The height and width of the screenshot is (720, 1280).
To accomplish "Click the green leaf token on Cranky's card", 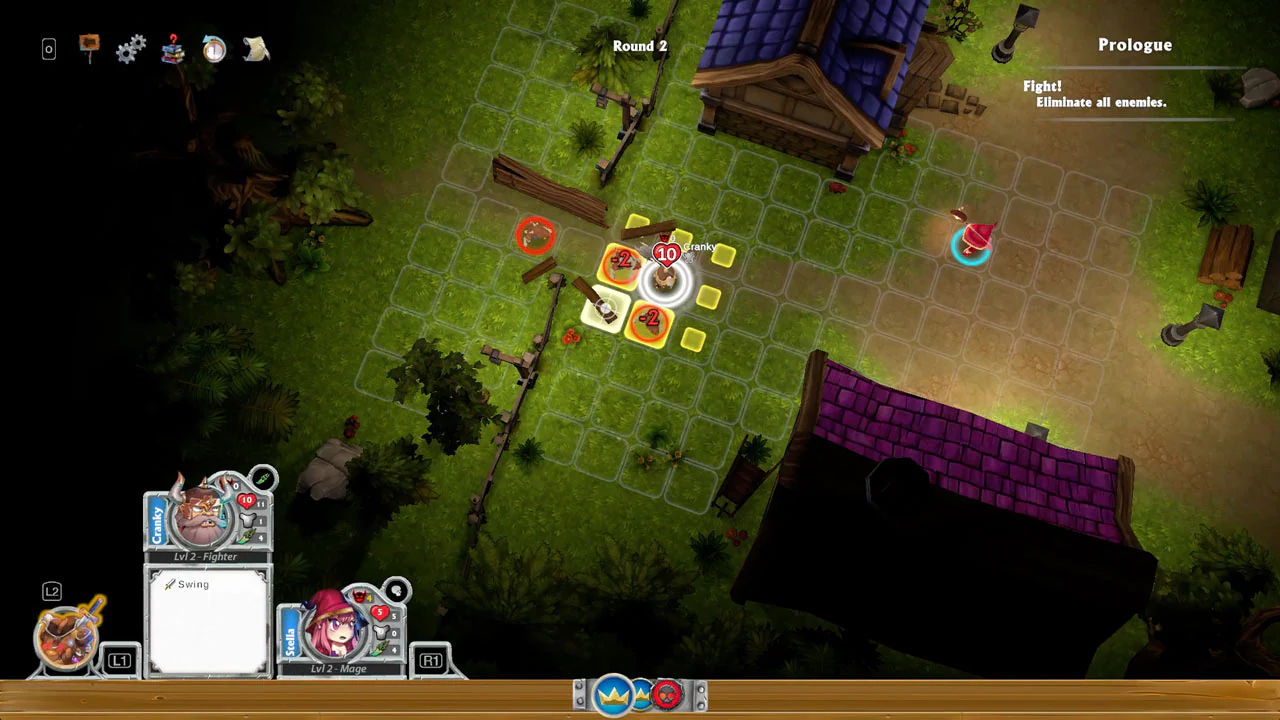I will (263, 479).
